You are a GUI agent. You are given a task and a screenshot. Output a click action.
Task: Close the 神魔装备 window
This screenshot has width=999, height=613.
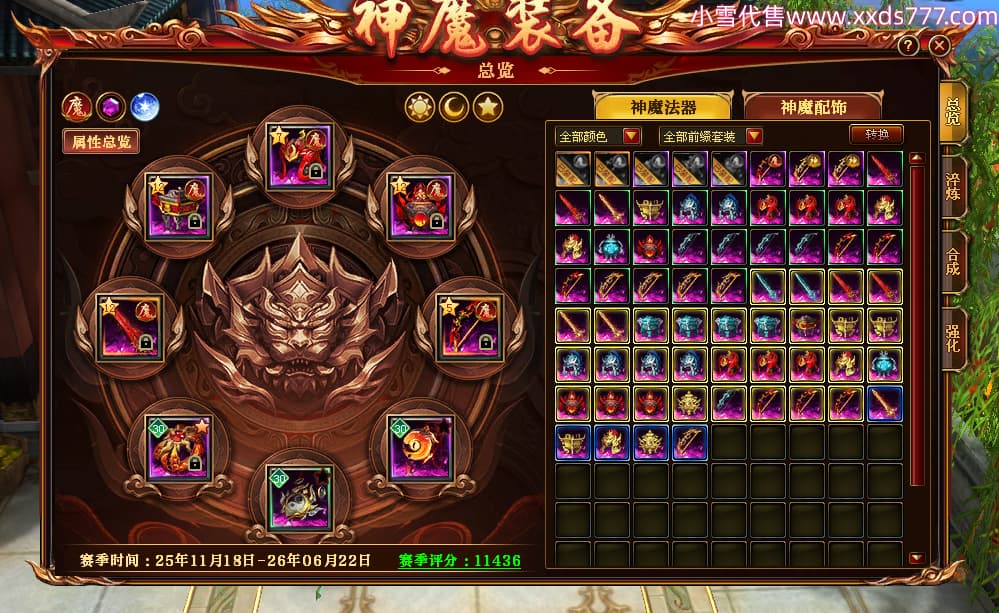tap(938, 46)
